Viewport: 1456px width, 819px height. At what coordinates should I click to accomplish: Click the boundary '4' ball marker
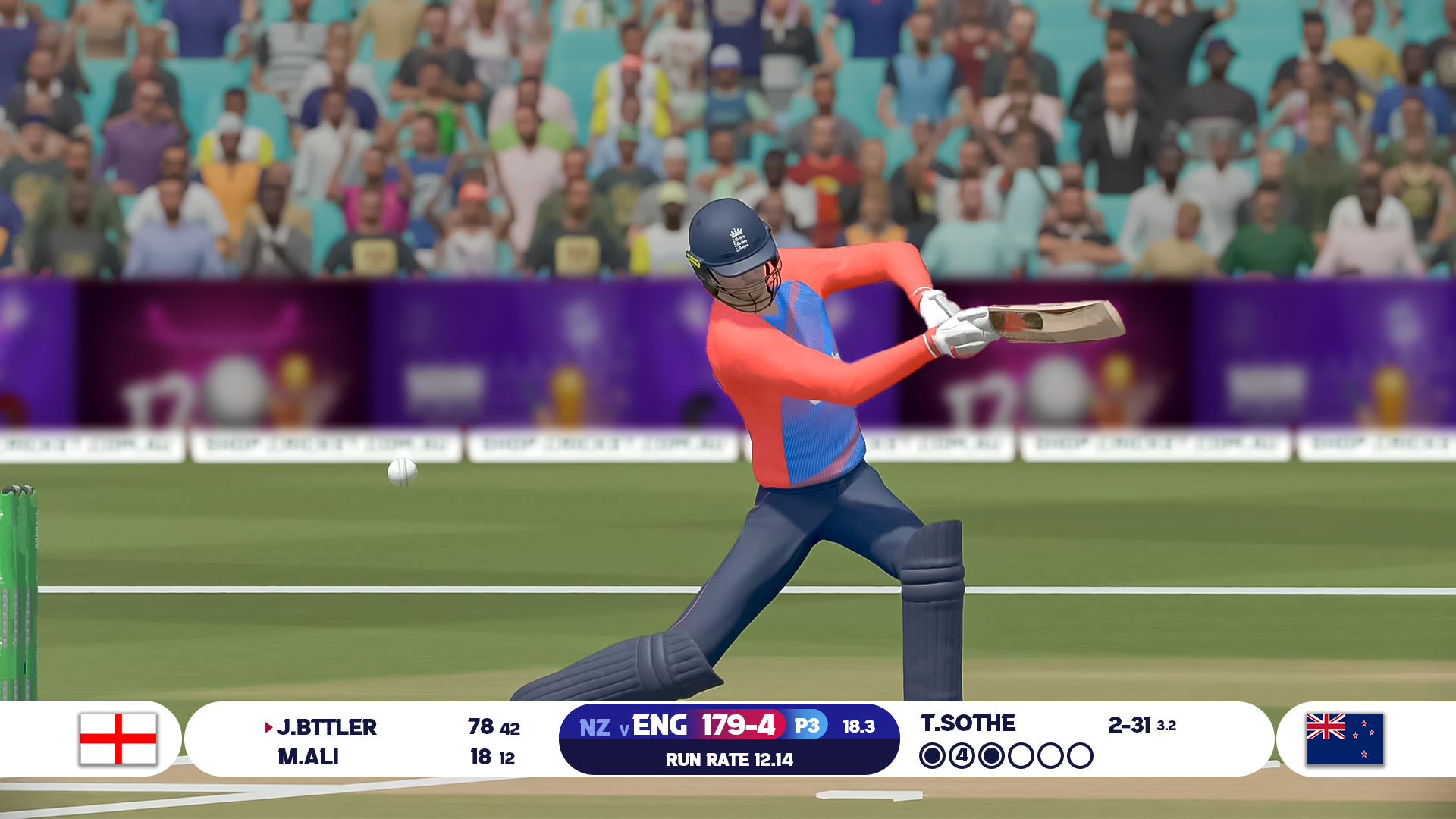point(964,755)
